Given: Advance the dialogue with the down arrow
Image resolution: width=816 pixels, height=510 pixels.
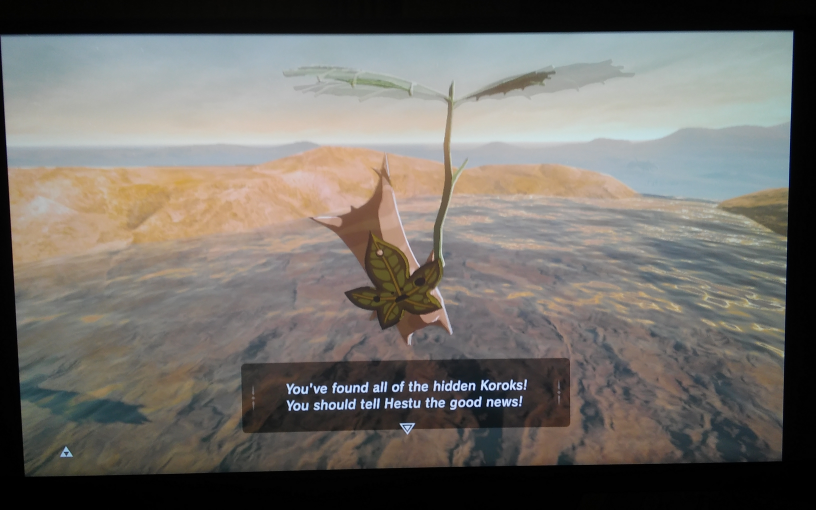Looking at the screenshot, I should 406,428.
